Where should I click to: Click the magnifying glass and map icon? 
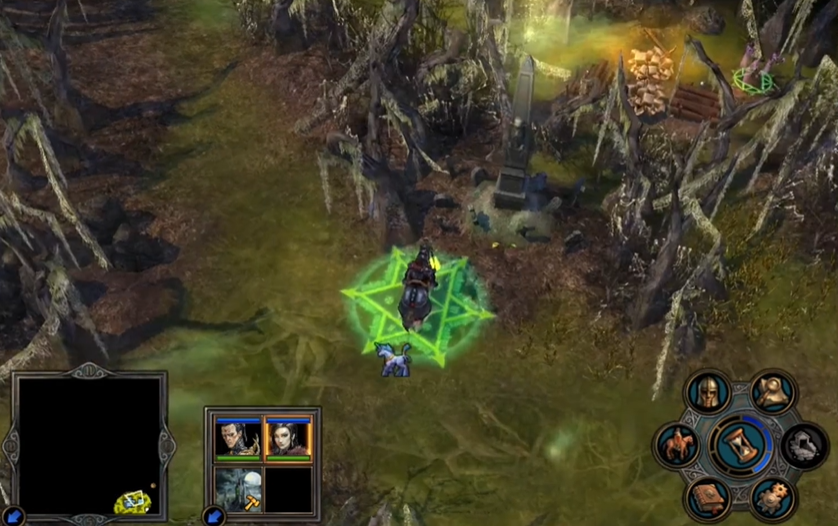773,391
